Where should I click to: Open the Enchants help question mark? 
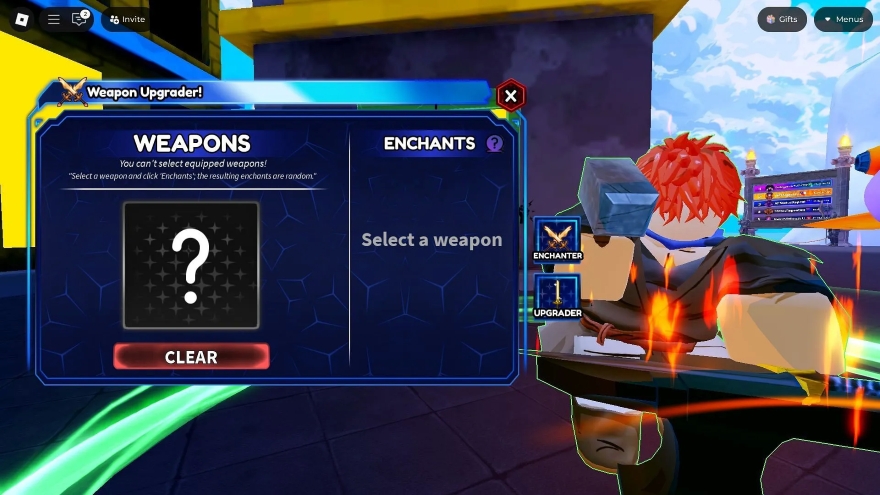(x=494, y=144)
